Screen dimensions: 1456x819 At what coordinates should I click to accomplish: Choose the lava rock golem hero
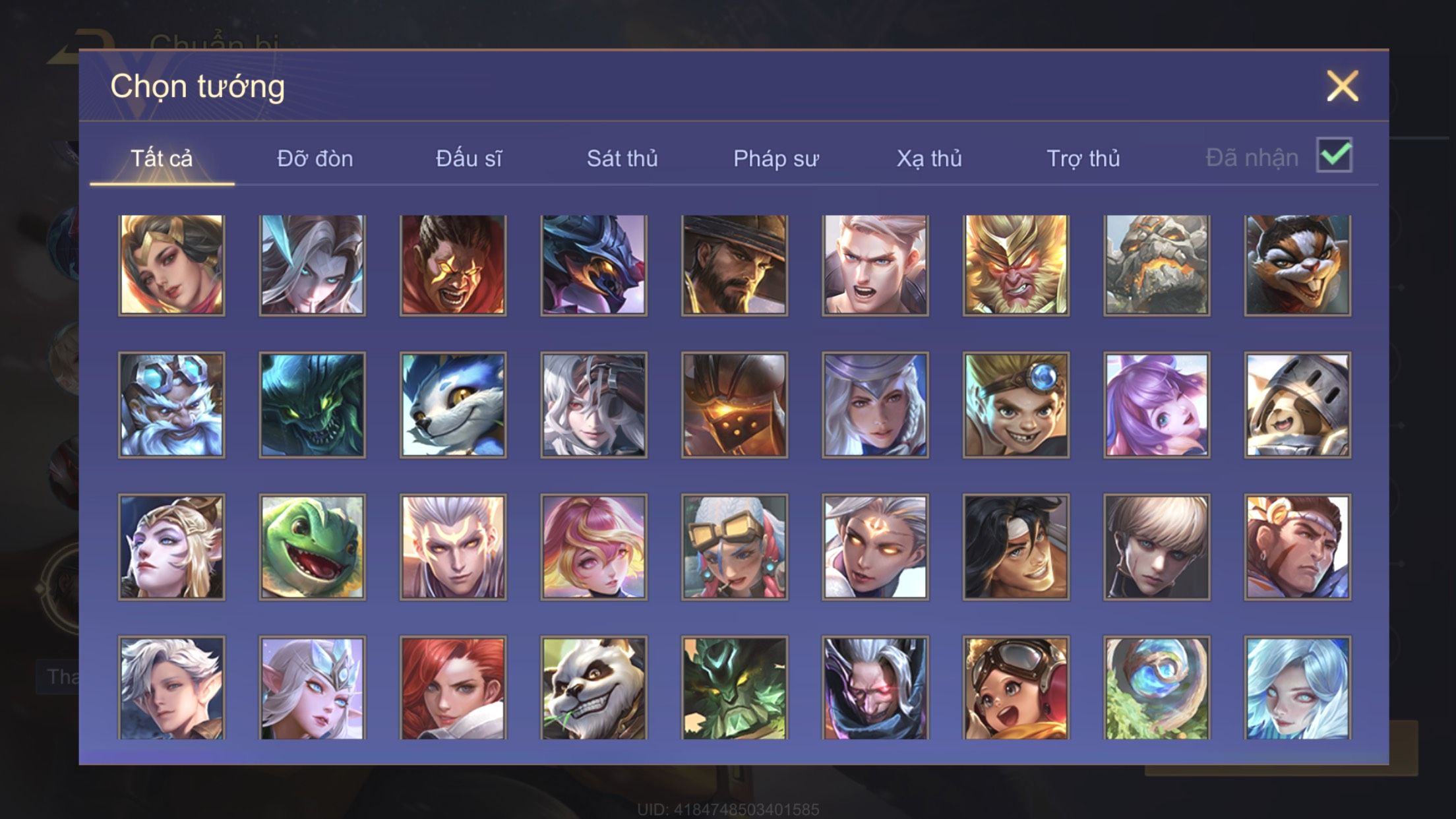pos(1157,265)
